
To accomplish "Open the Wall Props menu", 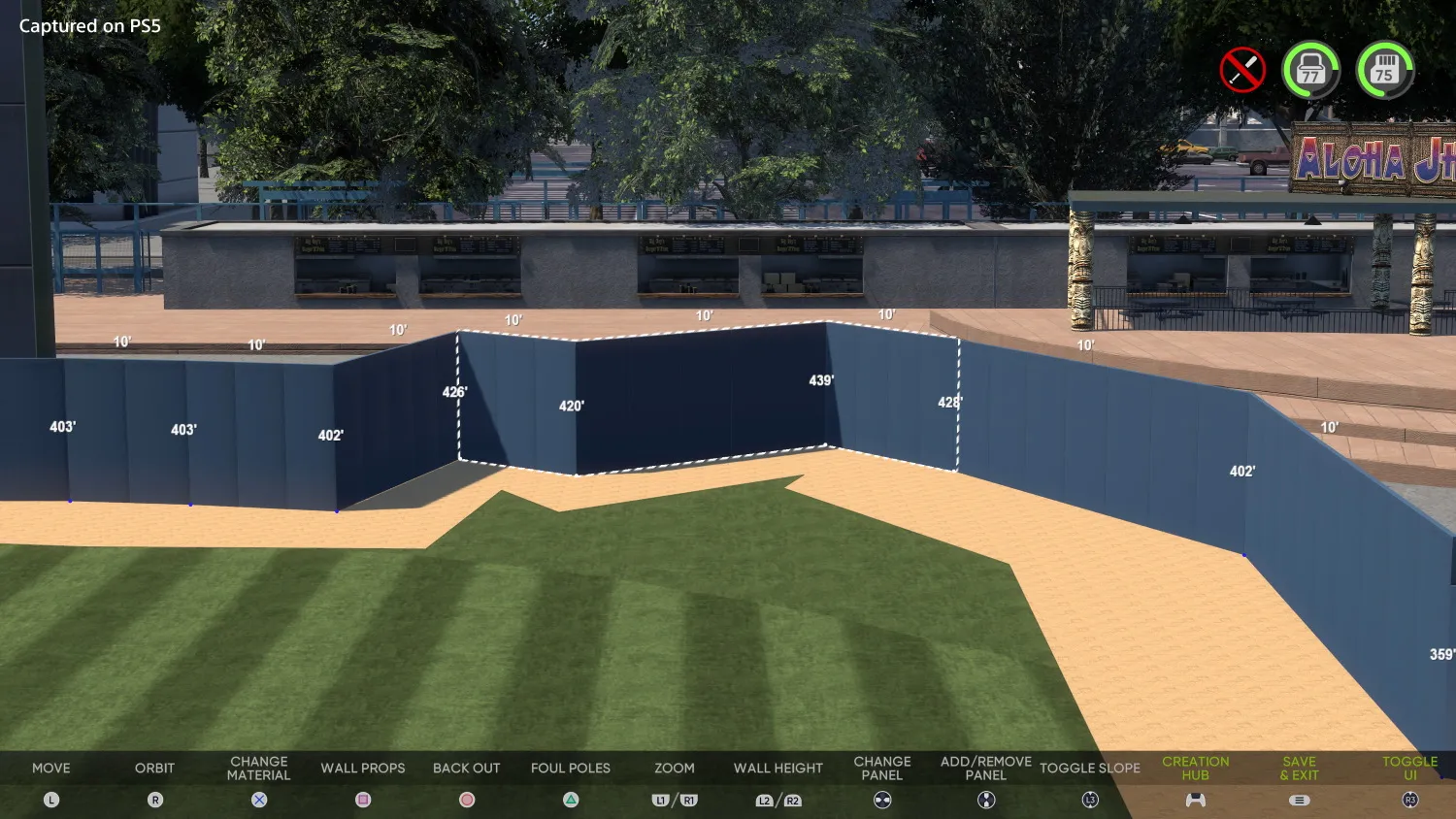I will pos(362,768).
